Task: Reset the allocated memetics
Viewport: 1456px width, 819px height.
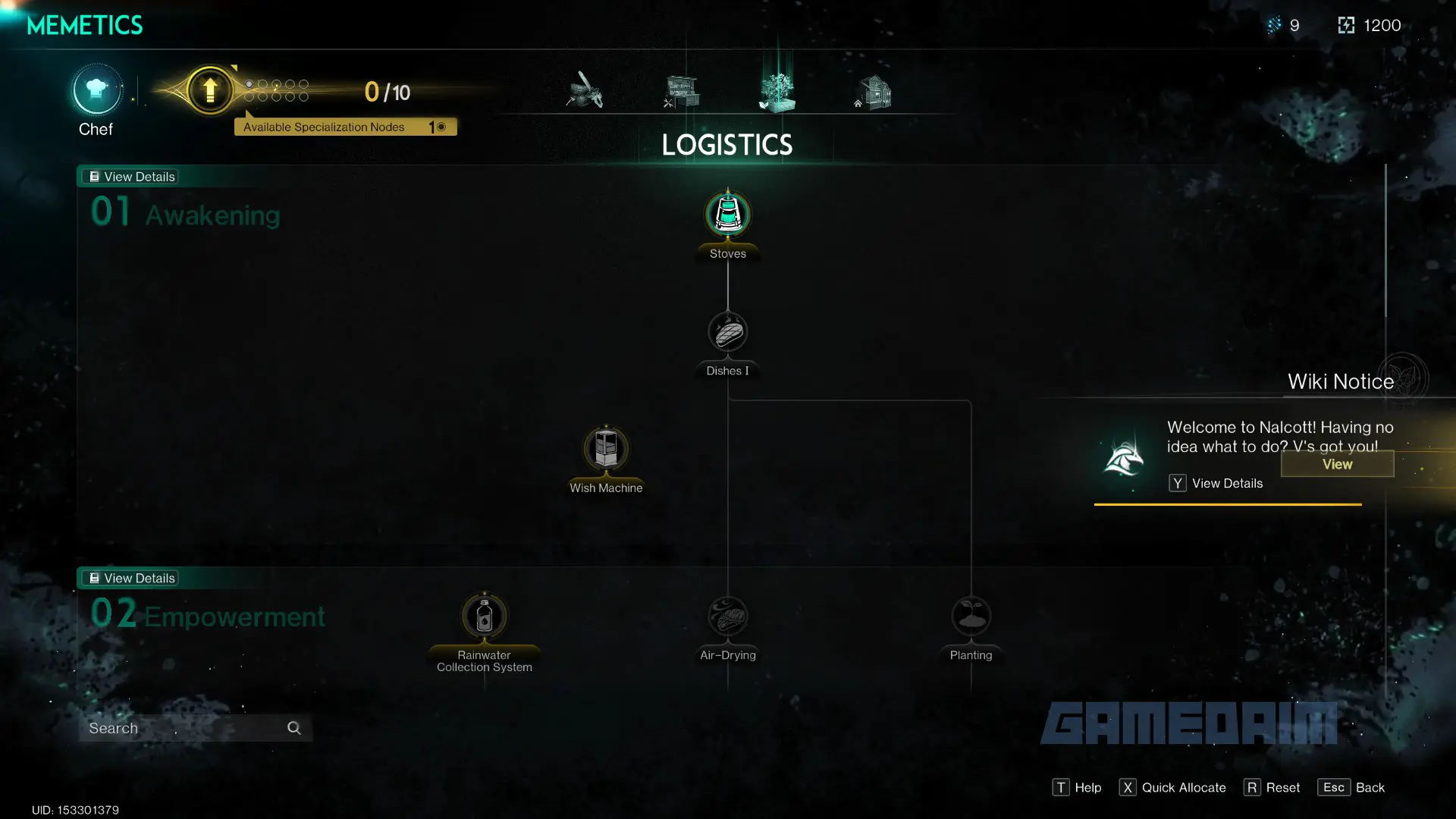Action: (1272, 787)
